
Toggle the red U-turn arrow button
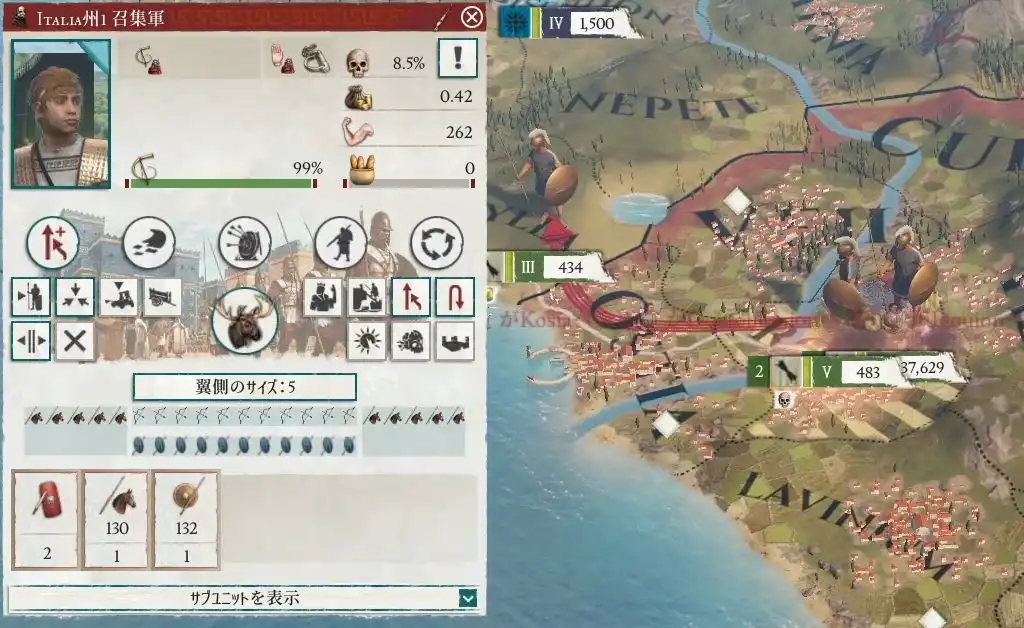(x=455, y=297)
